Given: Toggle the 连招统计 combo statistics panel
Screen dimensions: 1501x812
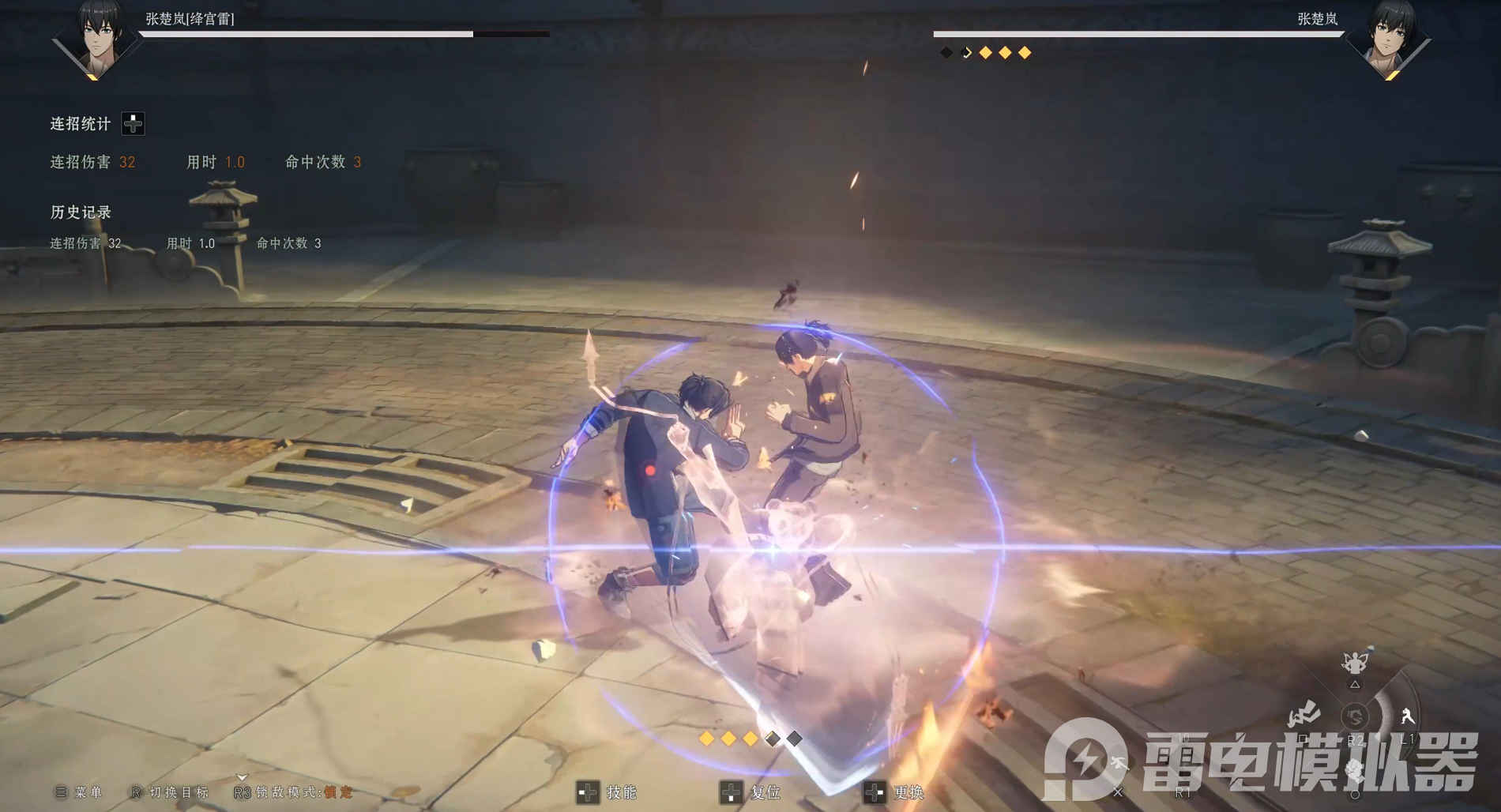Looking at the screenshot, I should (x=133, y=123).
